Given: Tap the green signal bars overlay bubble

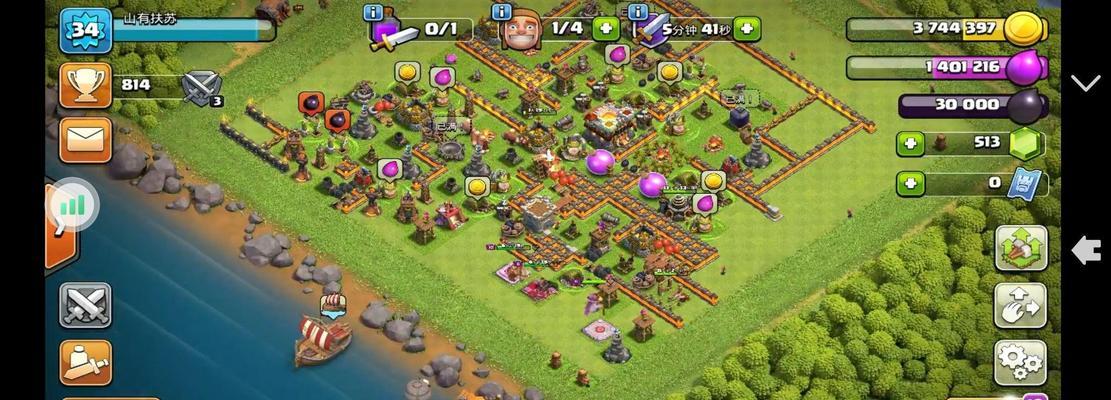Looking at the screenshot, I should tap(72, 206).
